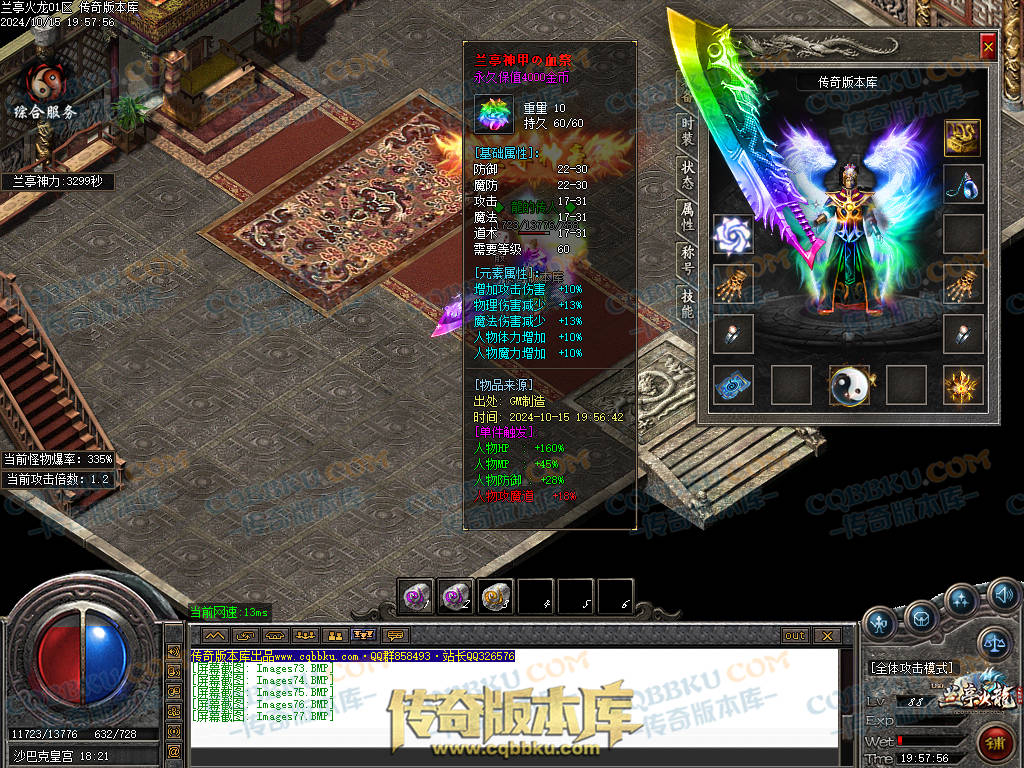Pick the golden flame gem slot

(963, 385)
